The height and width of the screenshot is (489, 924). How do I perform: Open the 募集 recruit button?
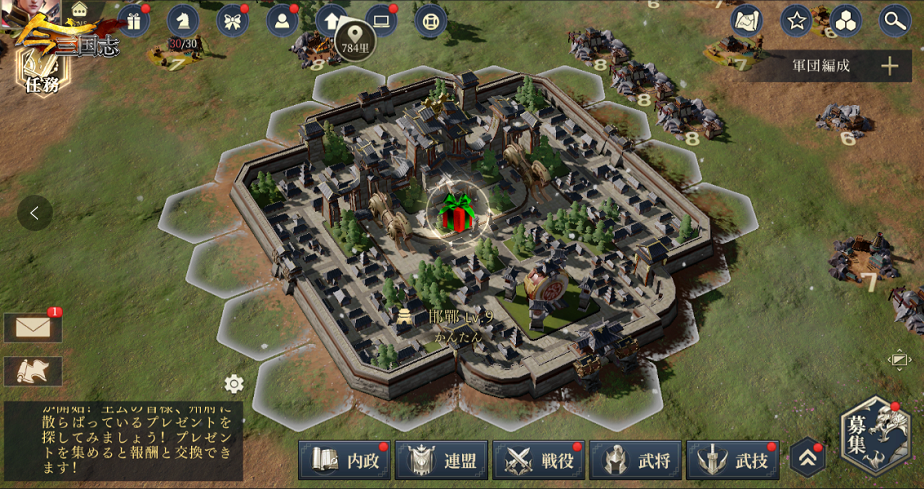coord(874,436)
